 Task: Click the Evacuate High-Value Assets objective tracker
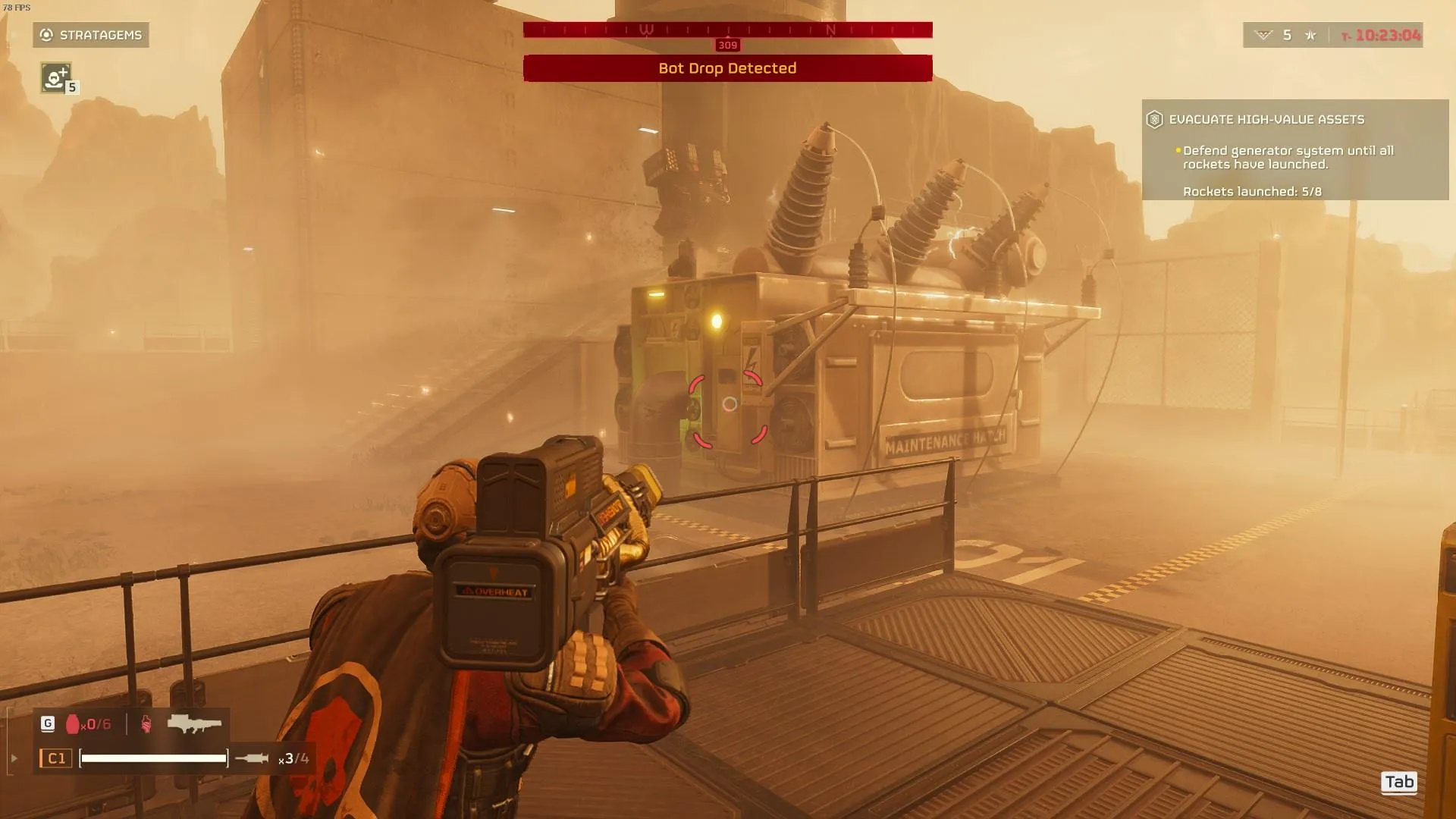point(1294,149)
